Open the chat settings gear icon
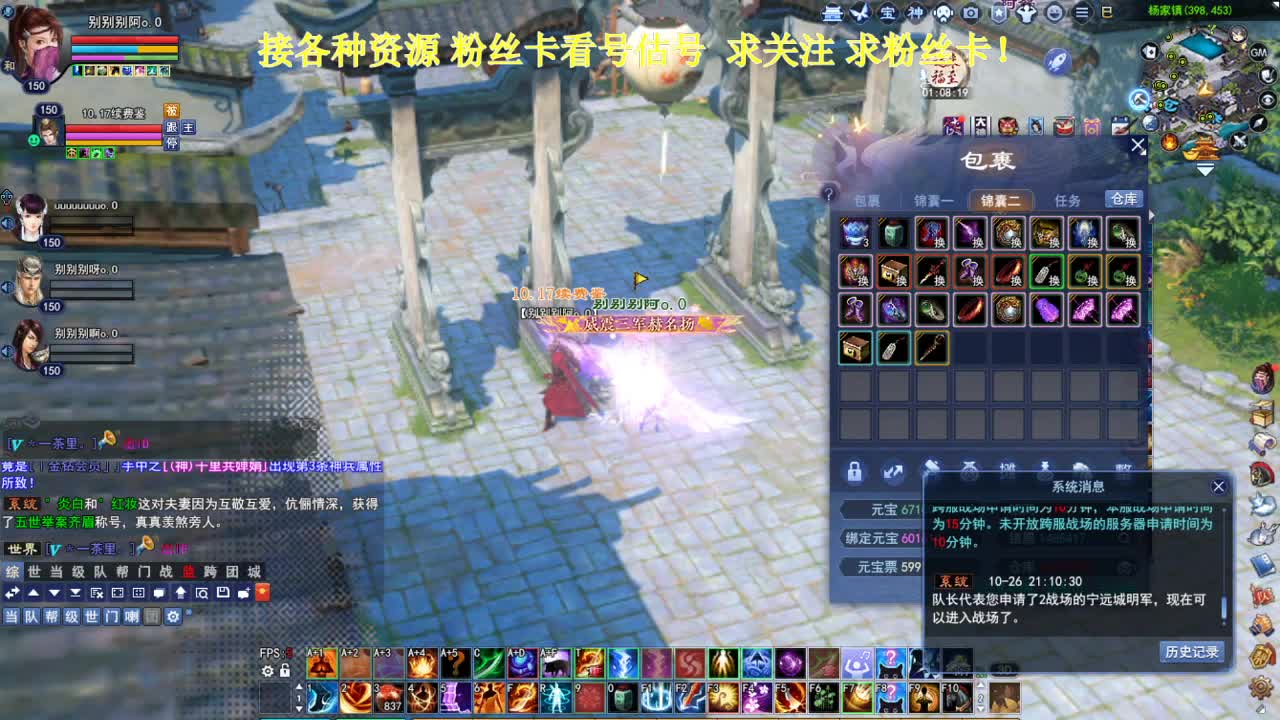The image size is (1280, 720). (173, 615)
